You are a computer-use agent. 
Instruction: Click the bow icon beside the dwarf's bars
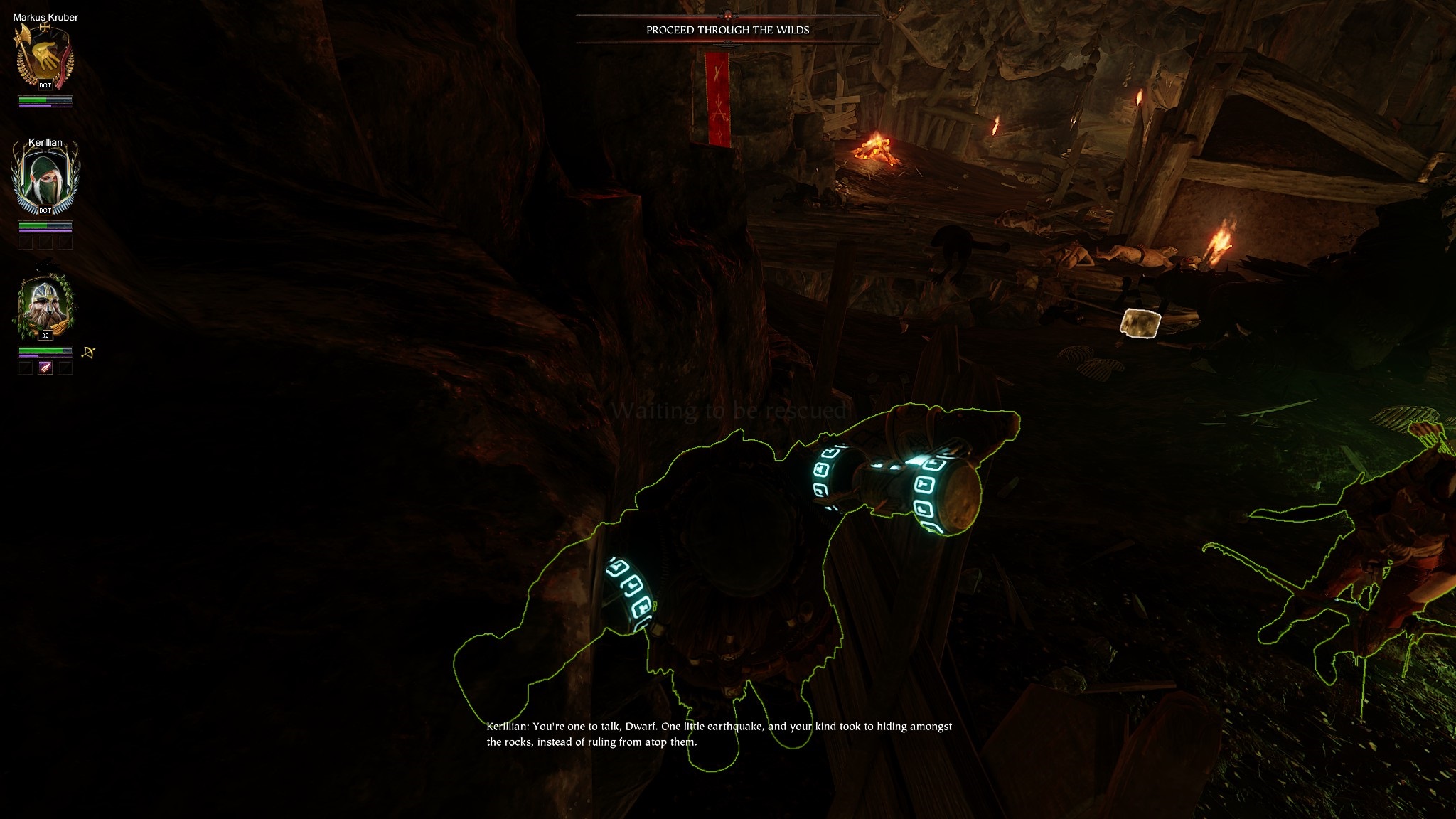coord(88,352)
